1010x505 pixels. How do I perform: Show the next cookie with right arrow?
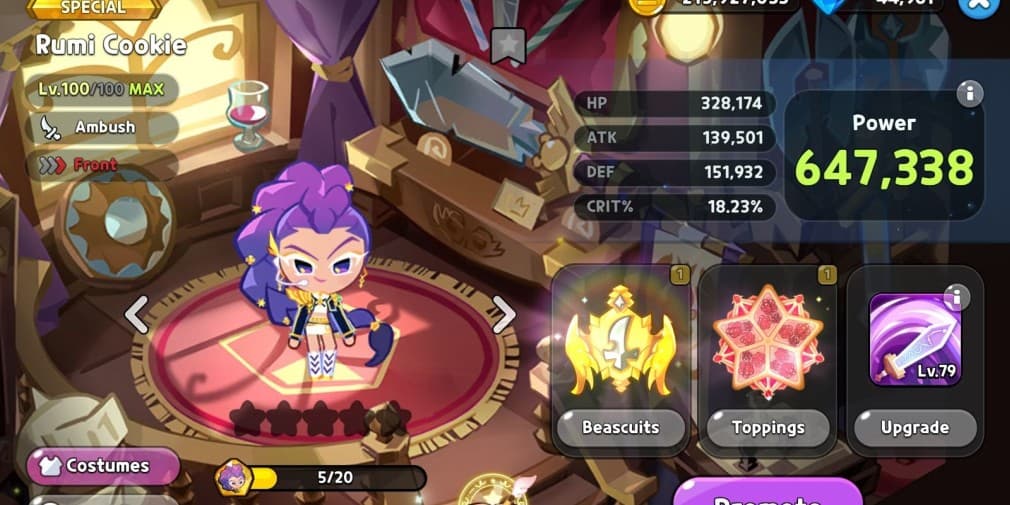pos(504,314)
